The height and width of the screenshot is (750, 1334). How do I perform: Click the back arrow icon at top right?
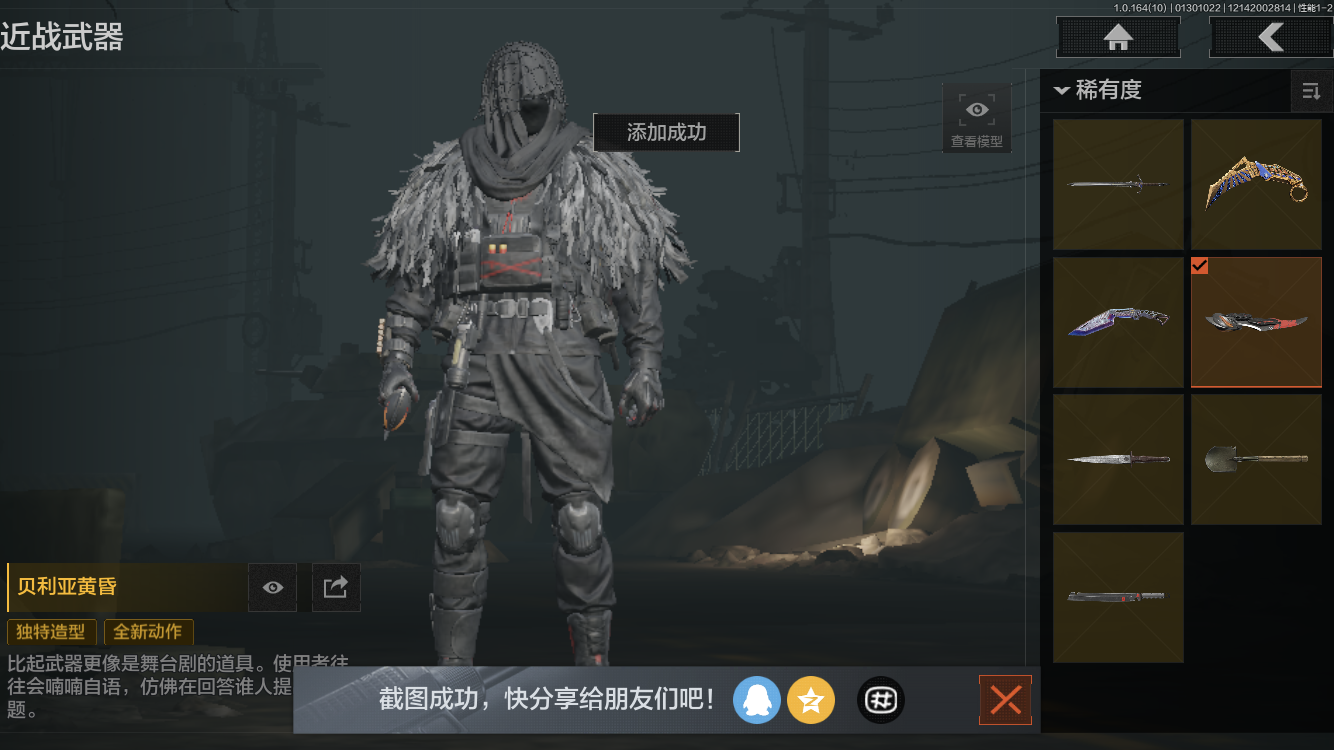tap(1272, 37)
